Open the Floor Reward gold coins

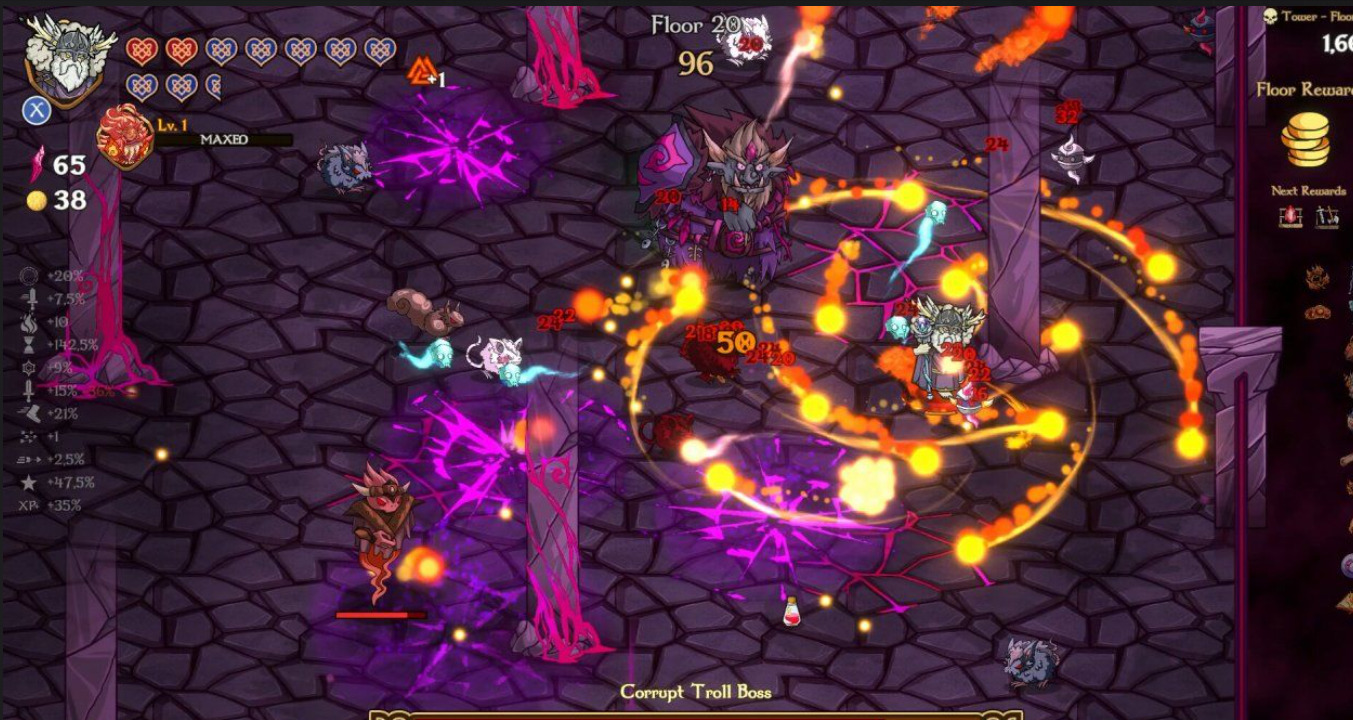1307,140
